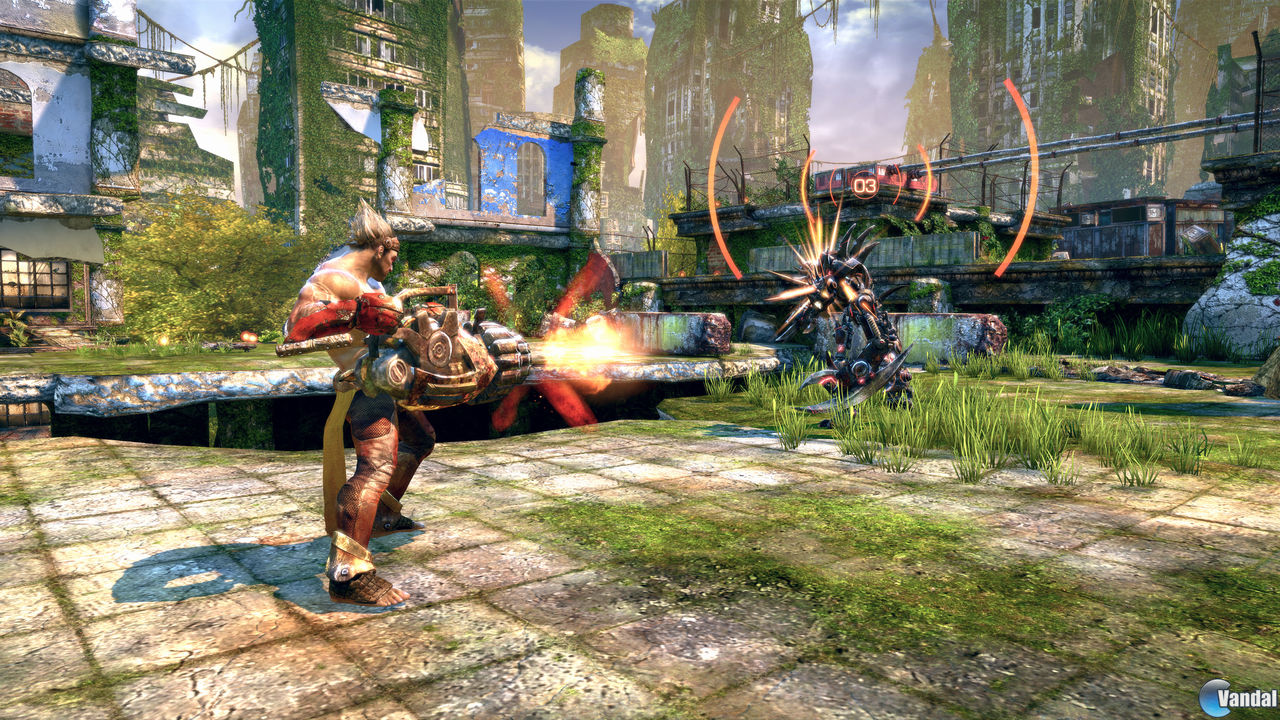1280x720 pixels.
Task: Click the Vandal watermark logo
Action: (1215, 698)
